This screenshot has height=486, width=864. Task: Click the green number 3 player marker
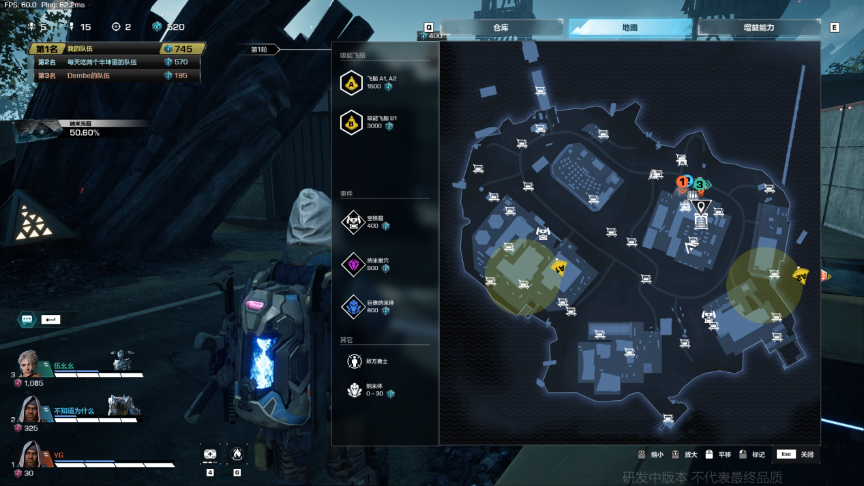click(700, 184)
